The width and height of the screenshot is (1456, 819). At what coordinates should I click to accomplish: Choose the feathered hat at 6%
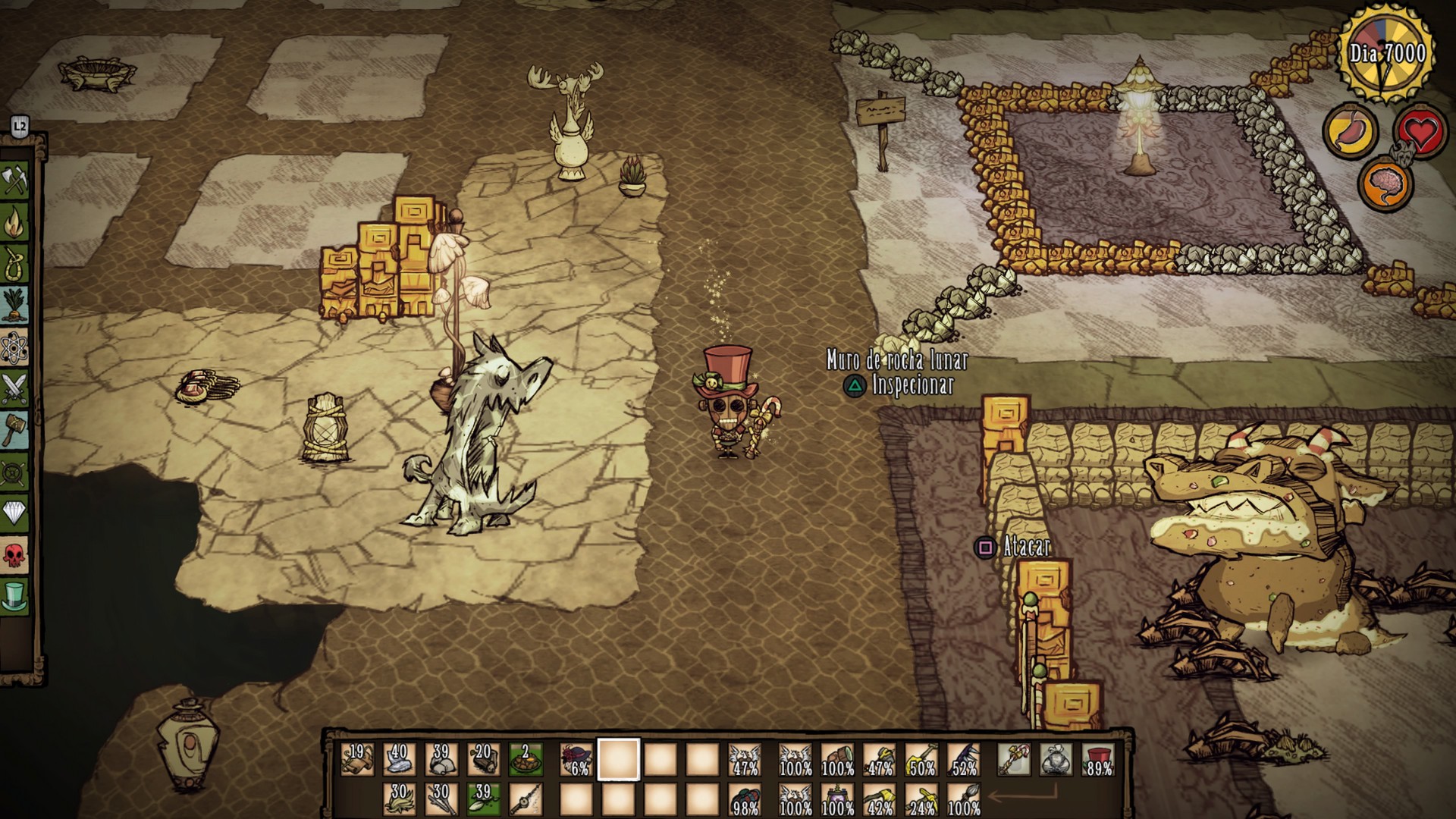(576, 759)
